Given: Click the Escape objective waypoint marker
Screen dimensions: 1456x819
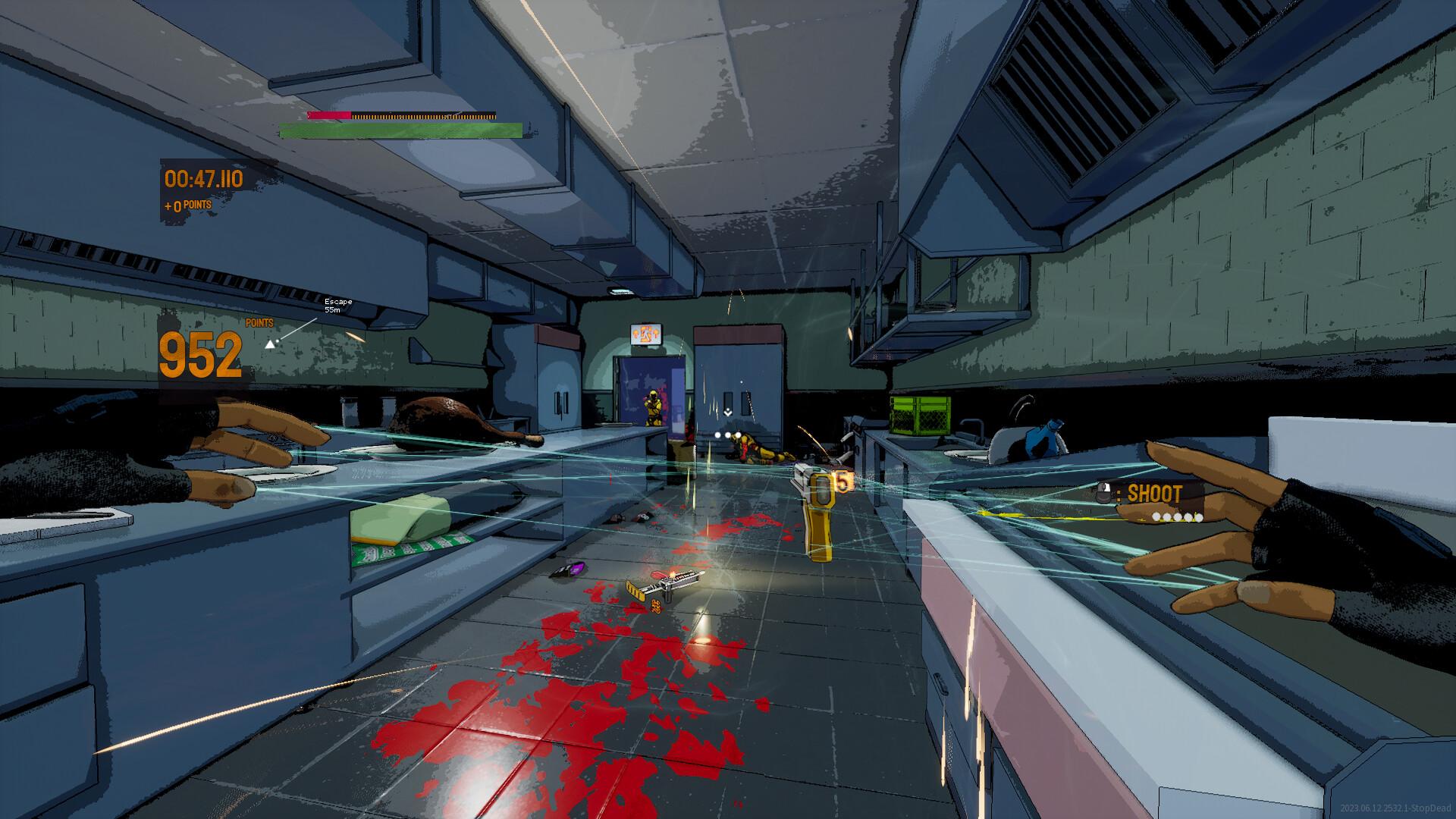Looking at the screenshot, I should (270, 344).
